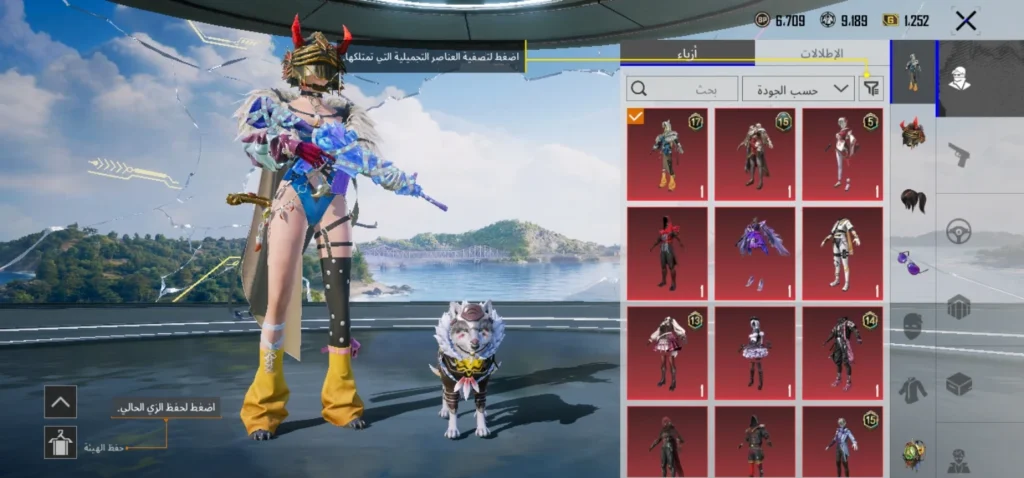The height and width of the screenshot is (478, 1024).
Task: Show the pistol weapon skins category
Action: (959, 155)
